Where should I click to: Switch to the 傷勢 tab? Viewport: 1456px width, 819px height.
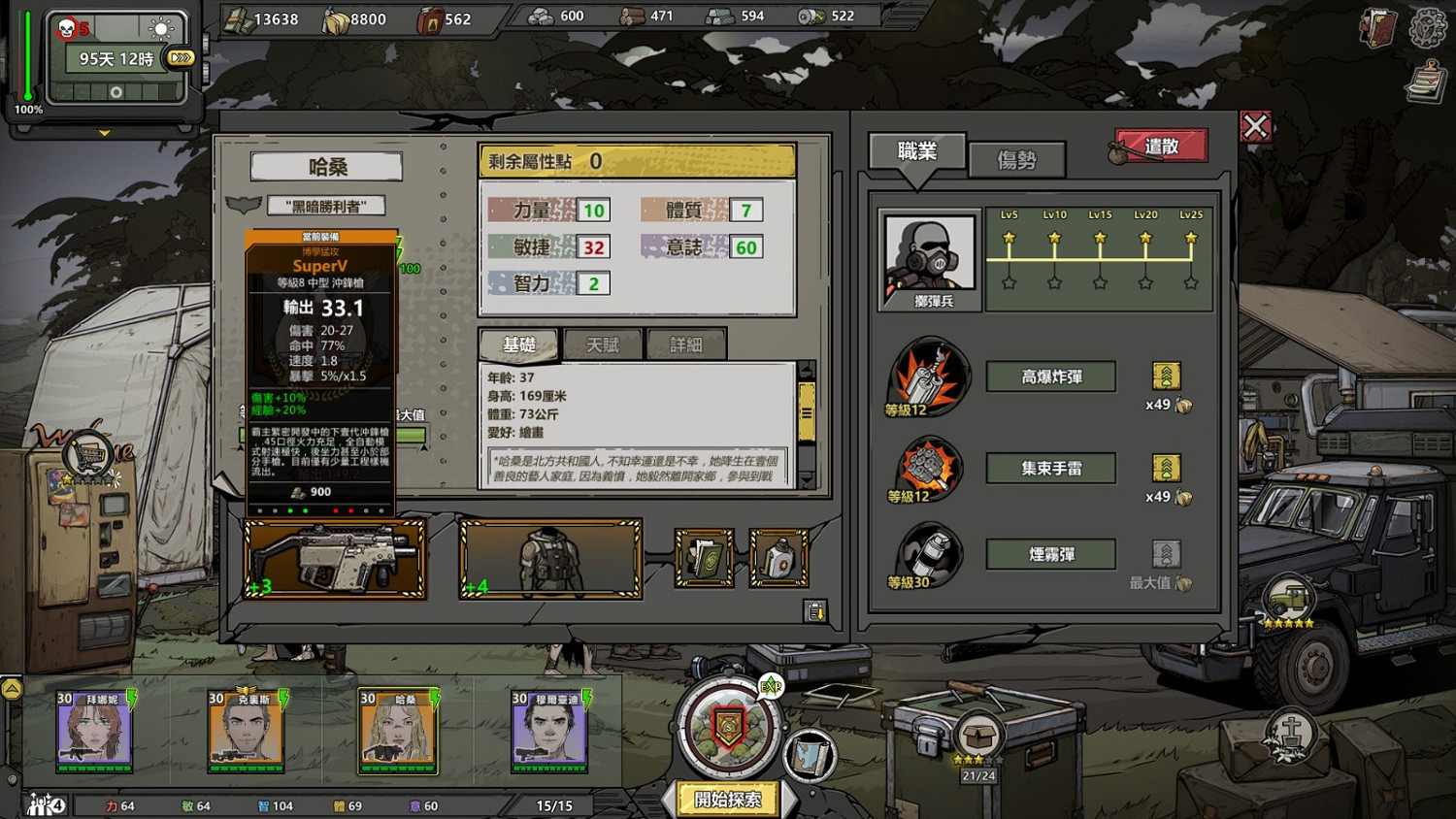(1019, 159)
